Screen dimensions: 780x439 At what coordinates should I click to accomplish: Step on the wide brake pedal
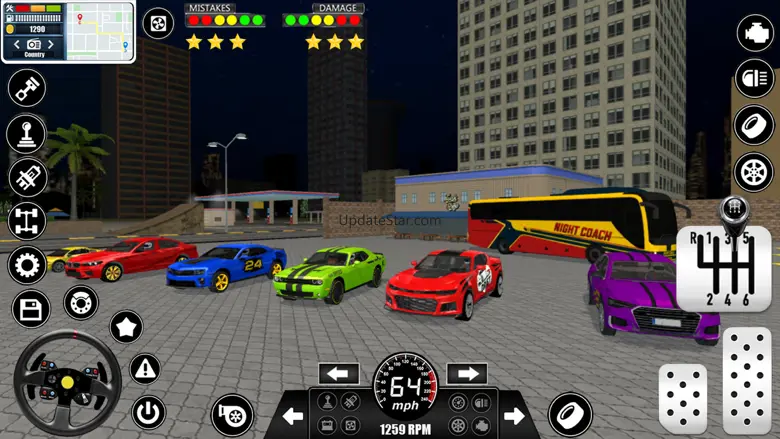[682, 397]
